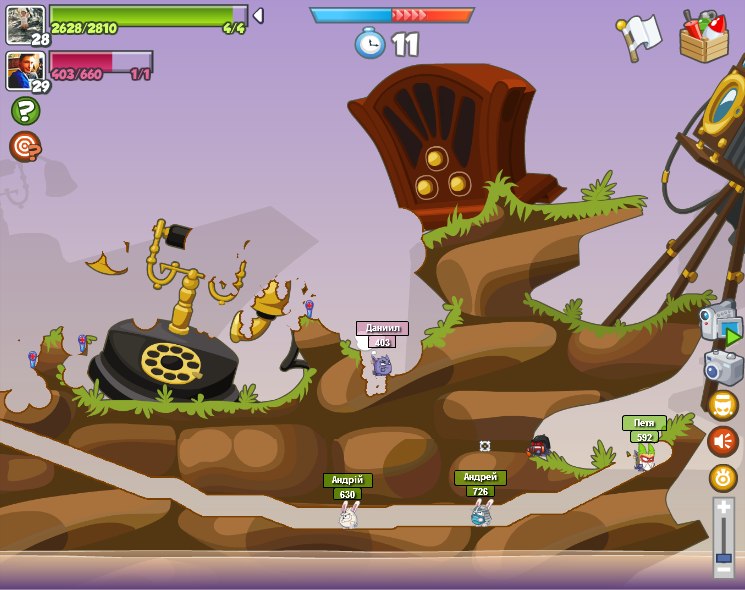Collapse team bars with the white arrow
This screenshot has height=590, width=745.
click(258, 15)
